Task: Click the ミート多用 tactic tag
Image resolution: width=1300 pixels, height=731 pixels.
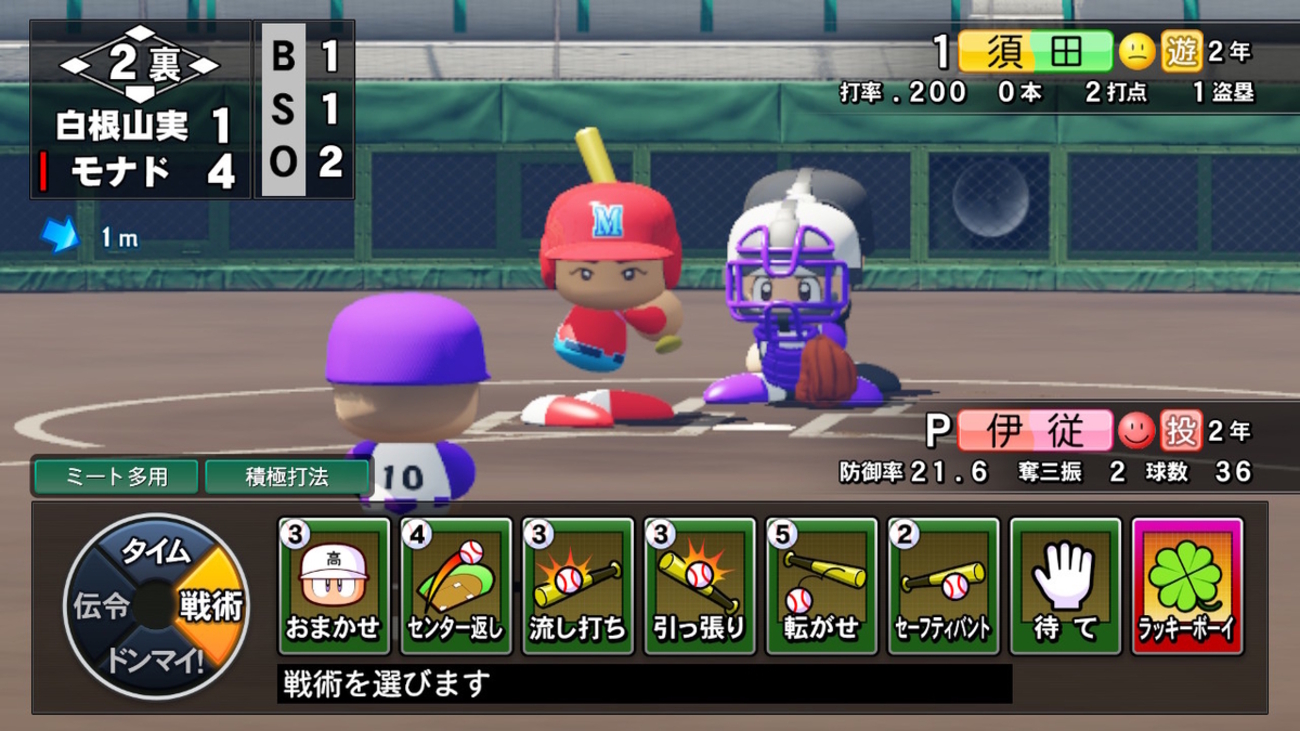Action: tap(117, 477)
